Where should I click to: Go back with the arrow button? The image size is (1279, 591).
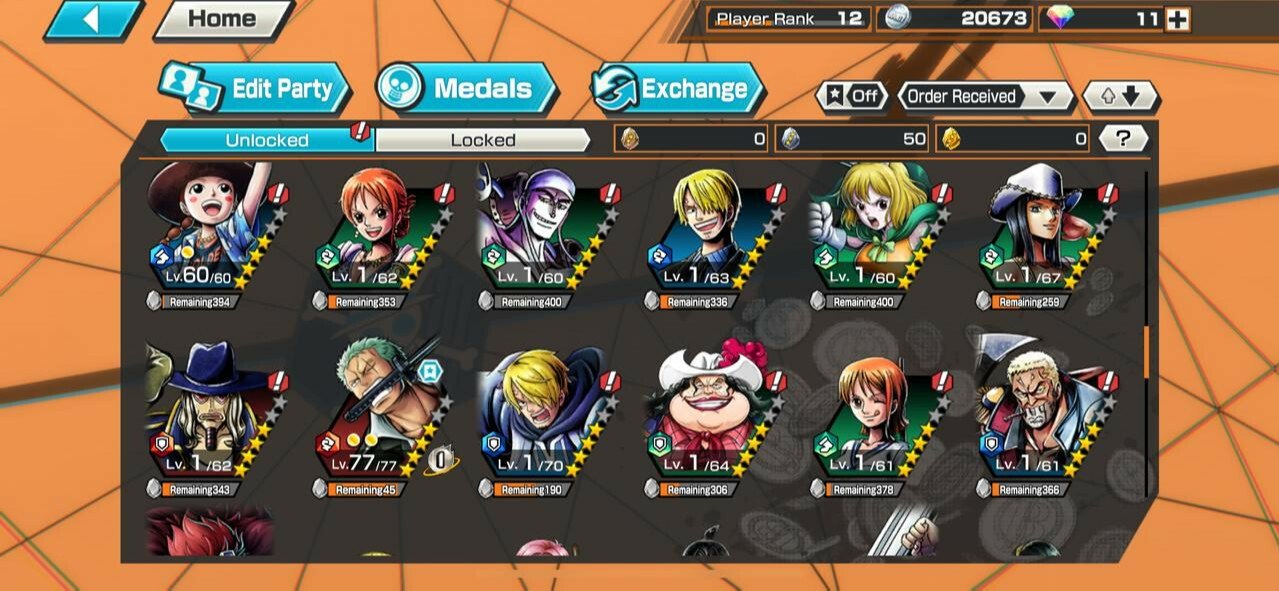click(x=91, y=20)
